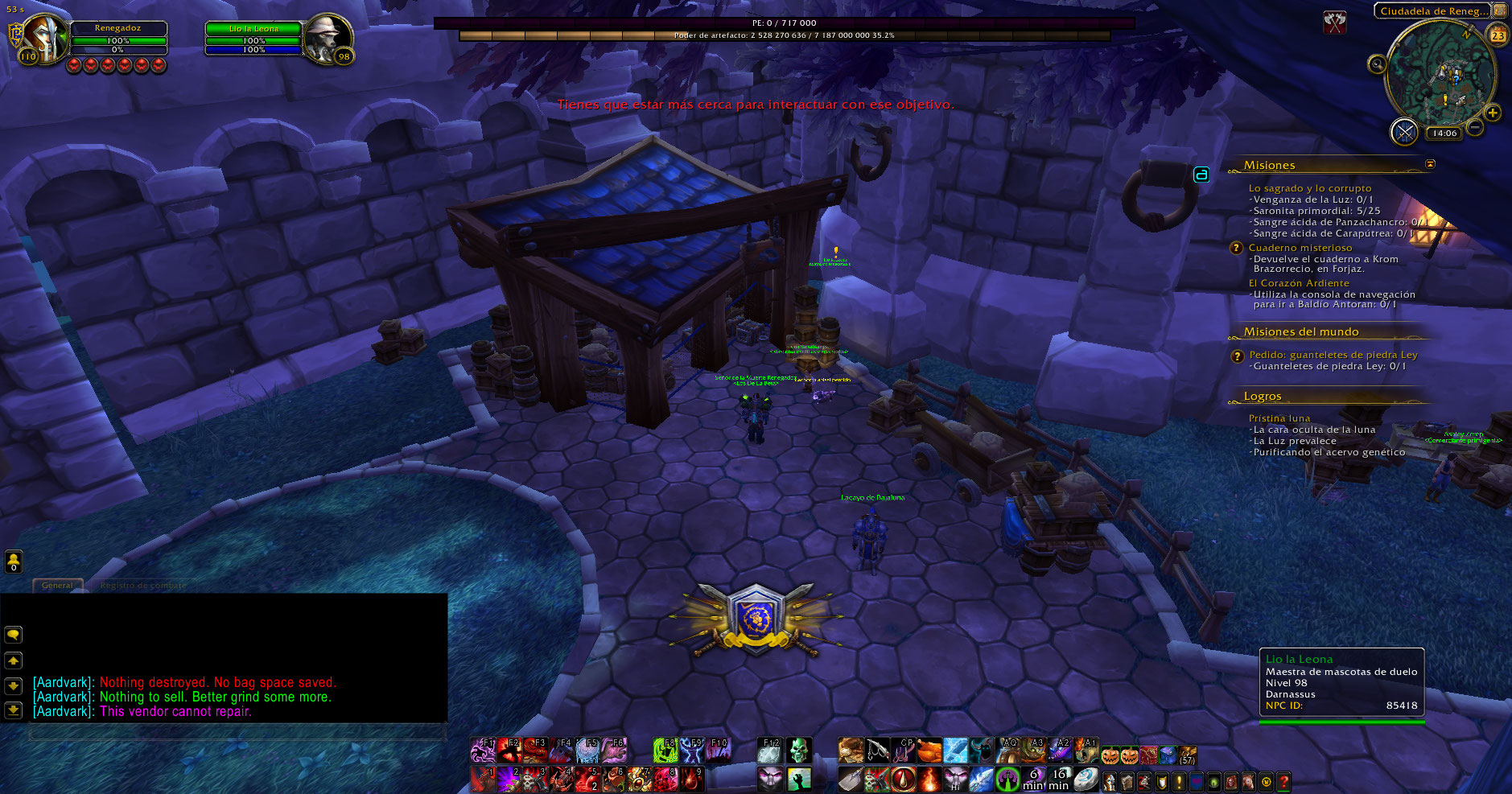Toggle the minimap tracking magnifier button

(x=1377, y=64)
